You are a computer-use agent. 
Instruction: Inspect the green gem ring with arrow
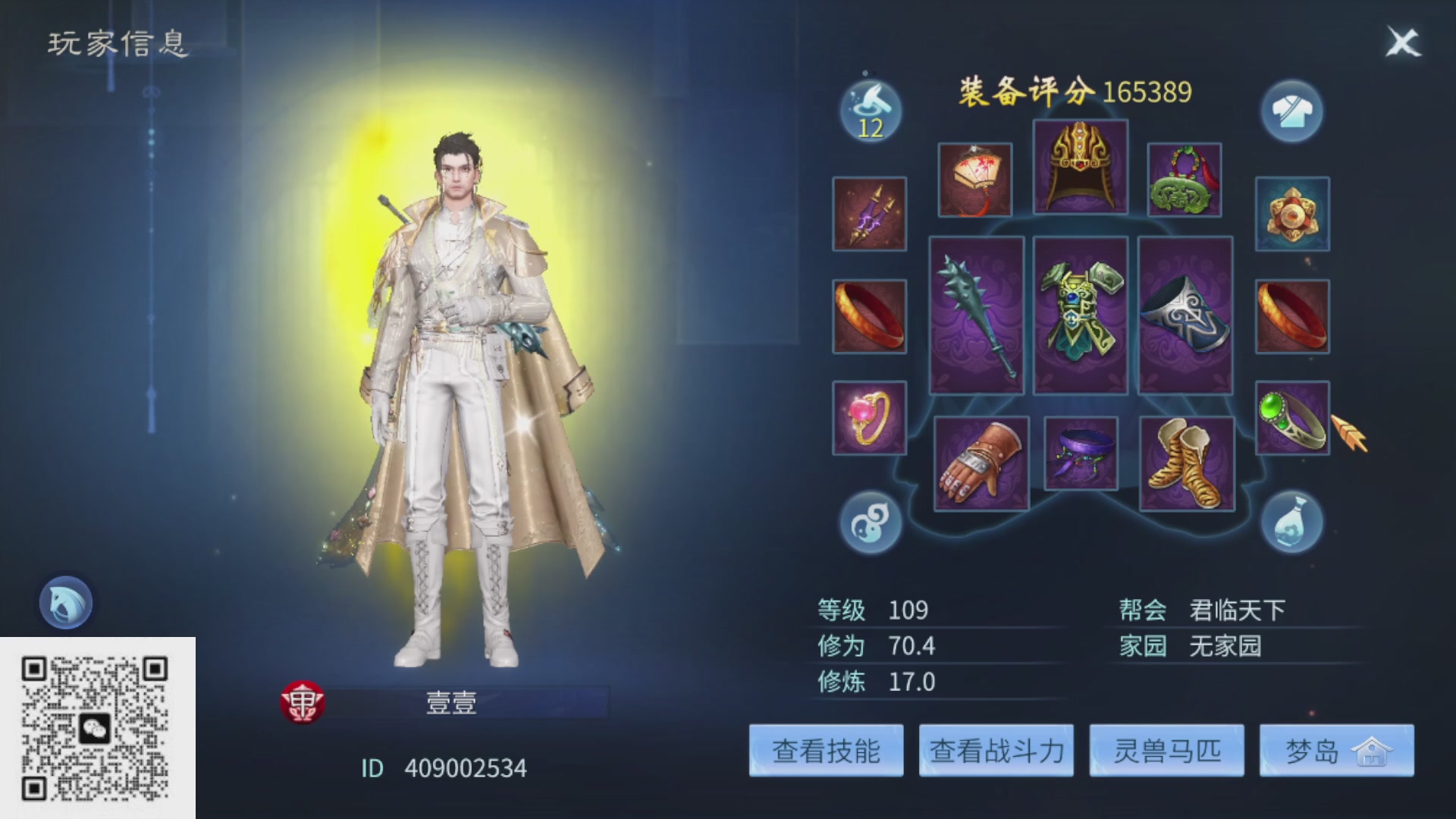click(1291, 417)
